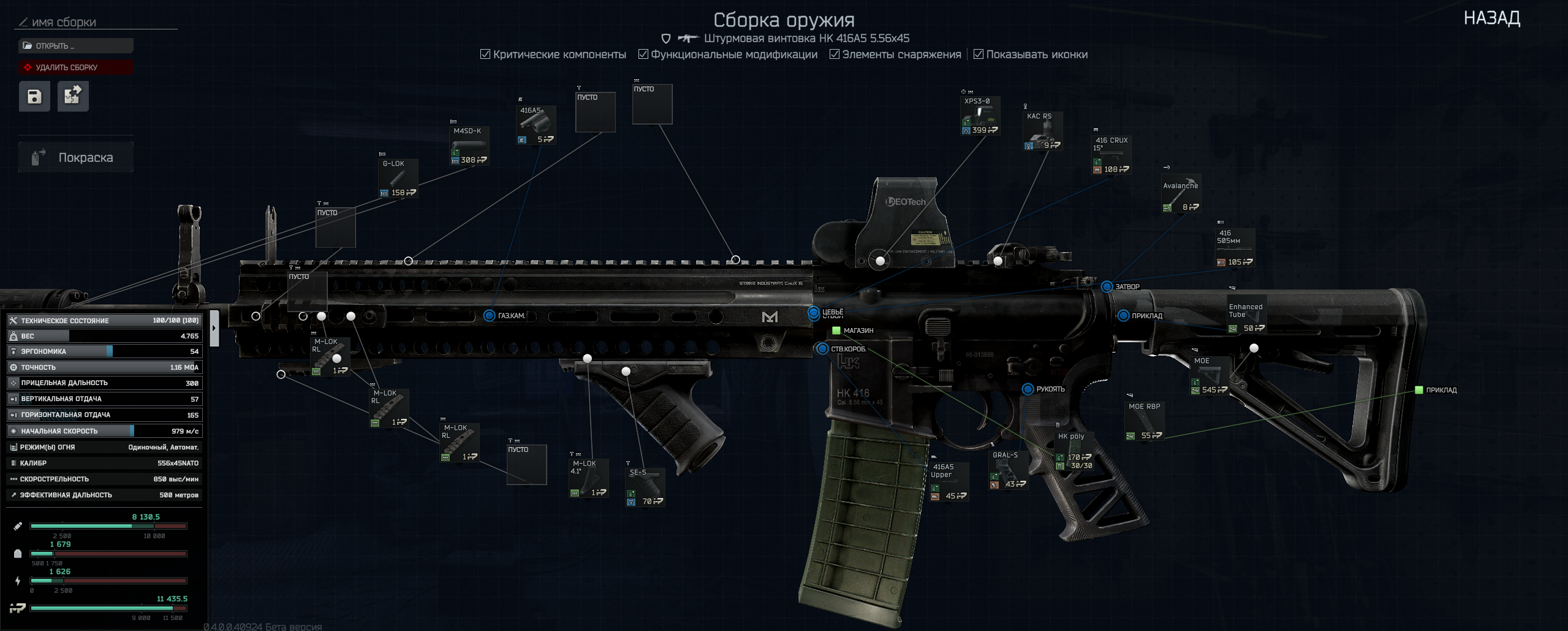
Task: Click the build name field
Action: (98, 23)
